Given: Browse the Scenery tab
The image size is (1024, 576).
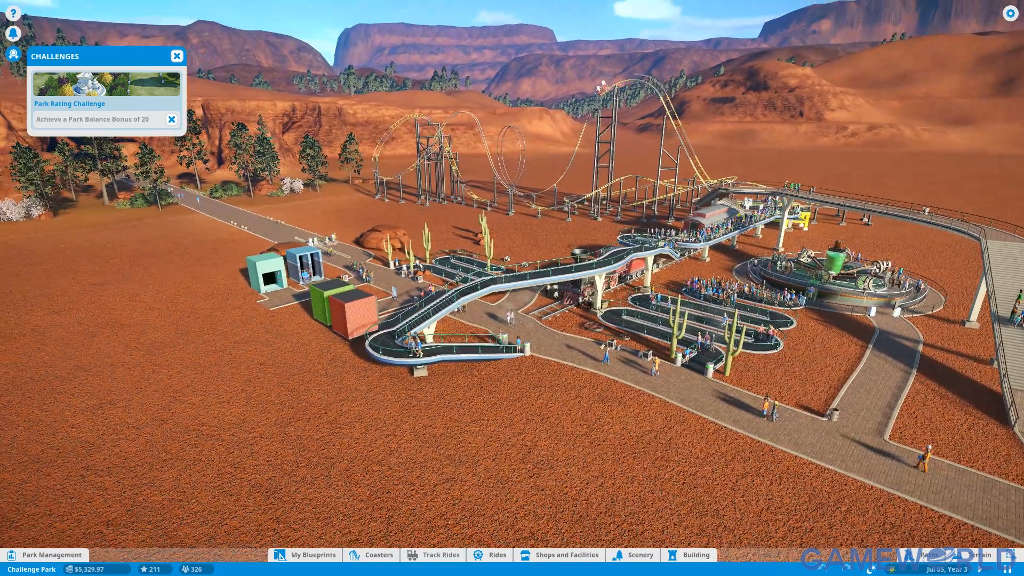Looking at the screenshot, I should (x=634, y=555).
